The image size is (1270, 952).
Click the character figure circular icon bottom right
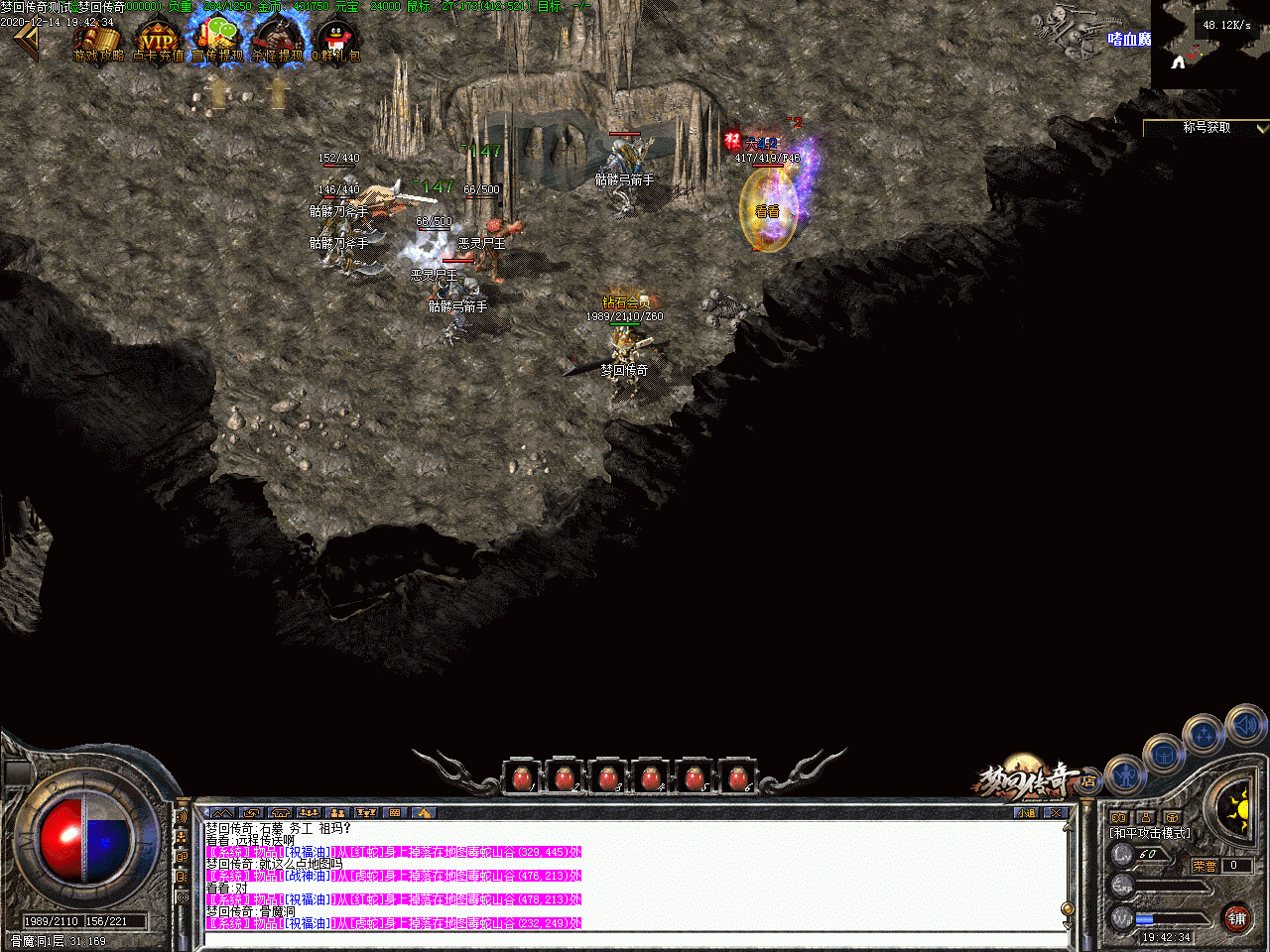1125,776
